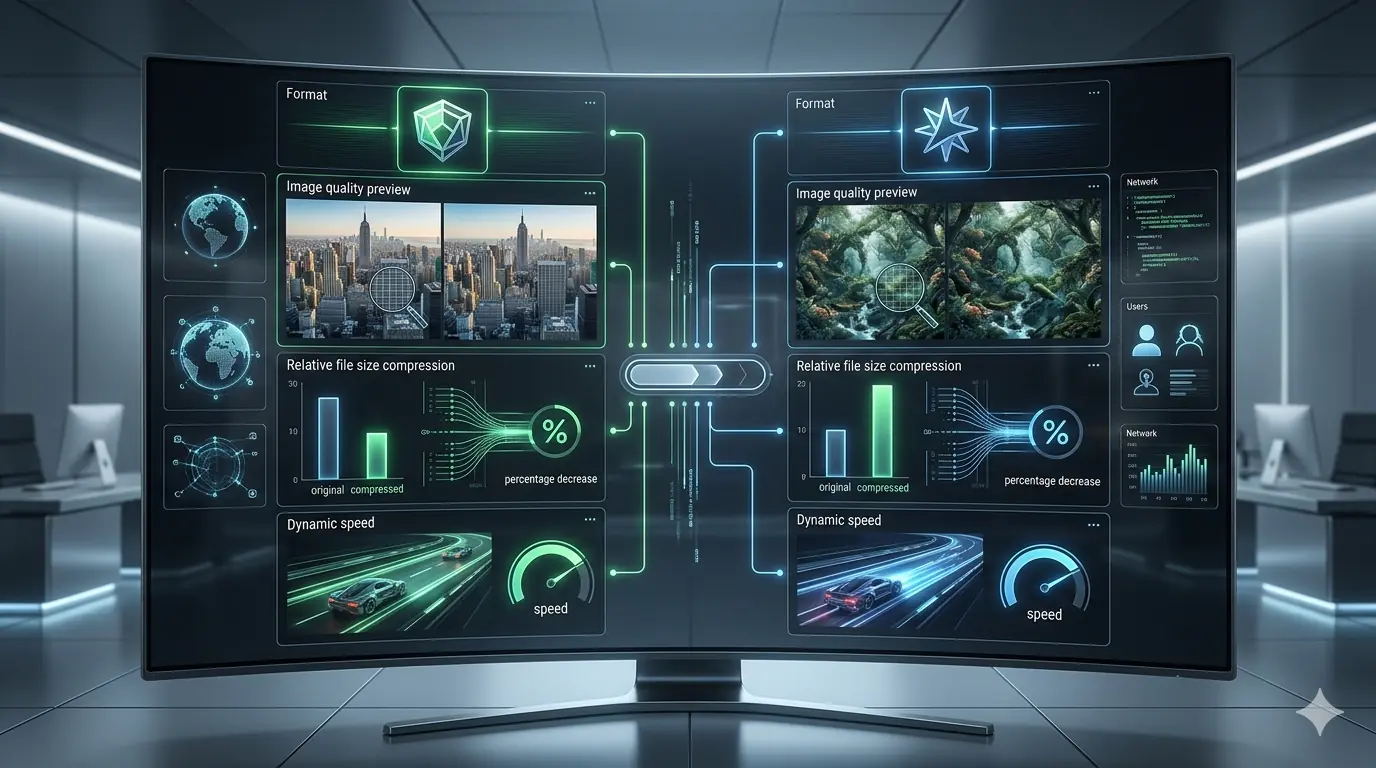Select the blue star format icon
This screenshot has width=1376, height=768.
click(x=945, y=130)
